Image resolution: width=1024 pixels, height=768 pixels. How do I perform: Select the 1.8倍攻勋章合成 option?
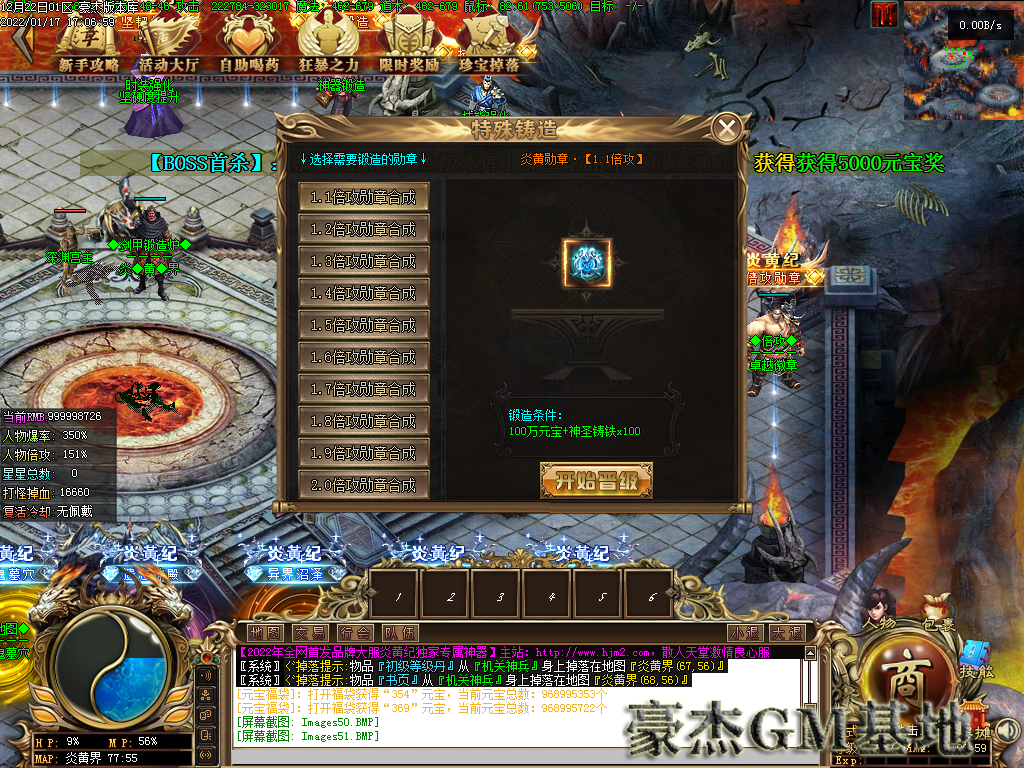(x=364, y=421)
